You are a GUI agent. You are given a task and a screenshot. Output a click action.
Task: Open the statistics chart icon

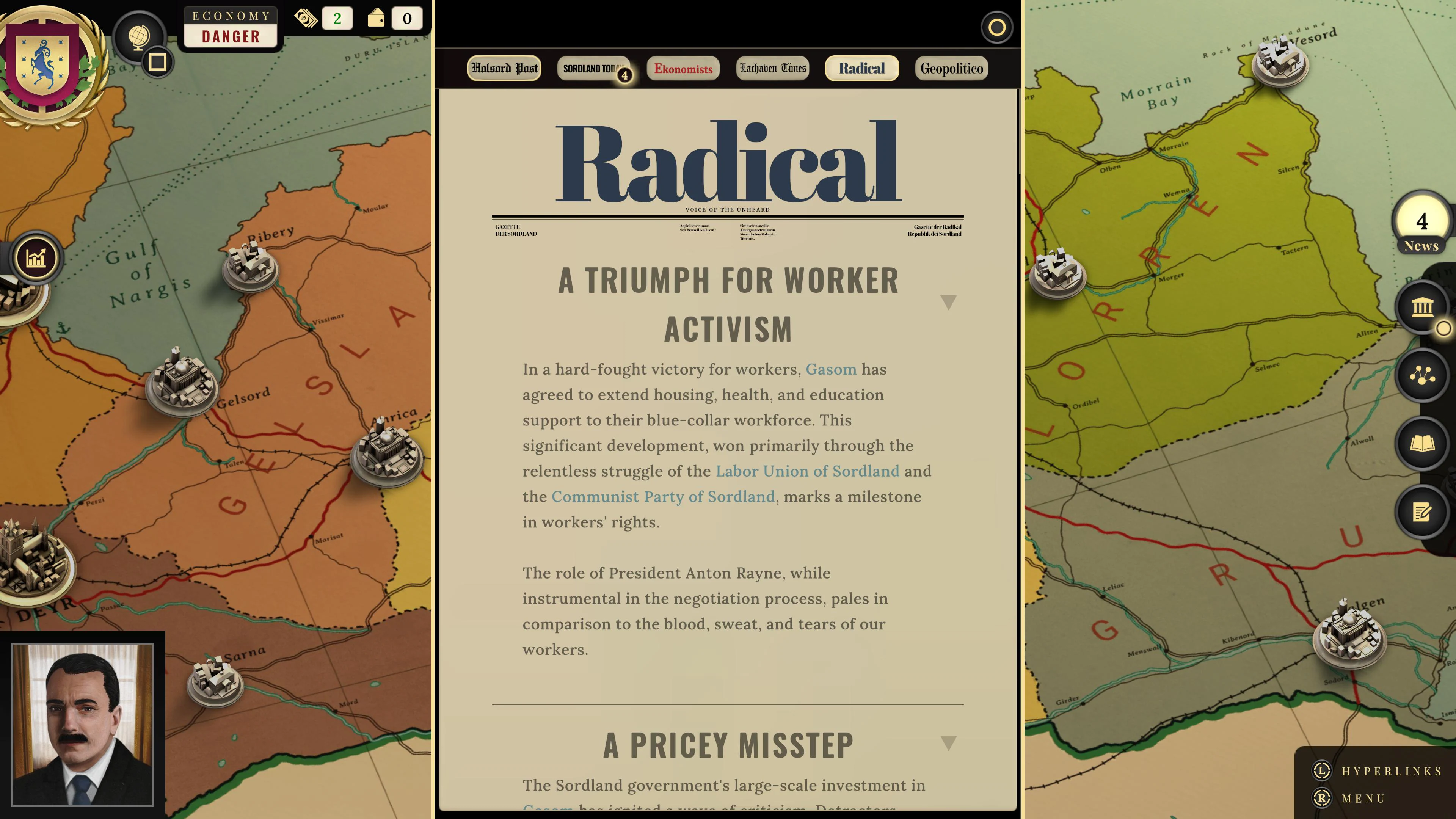point(36,258)
